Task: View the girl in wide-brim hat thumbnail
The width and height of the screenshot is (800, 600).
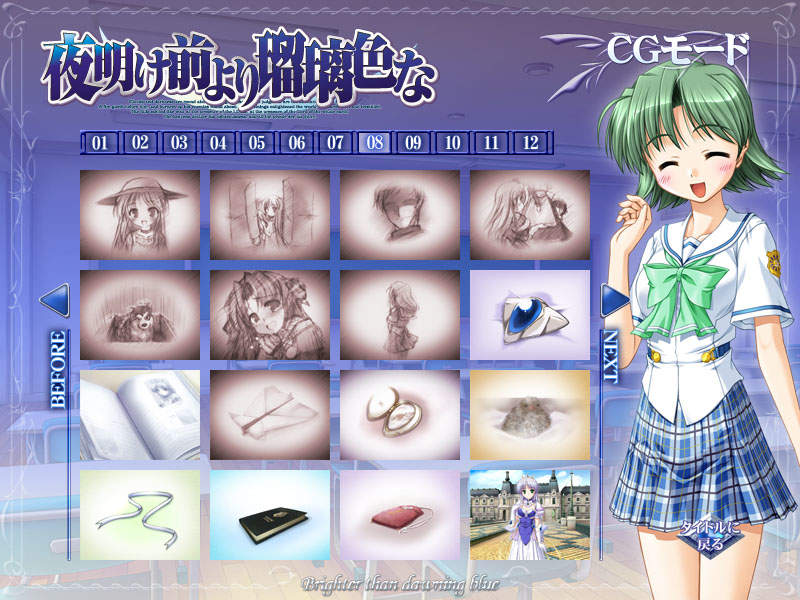Action: click(139, 215)
